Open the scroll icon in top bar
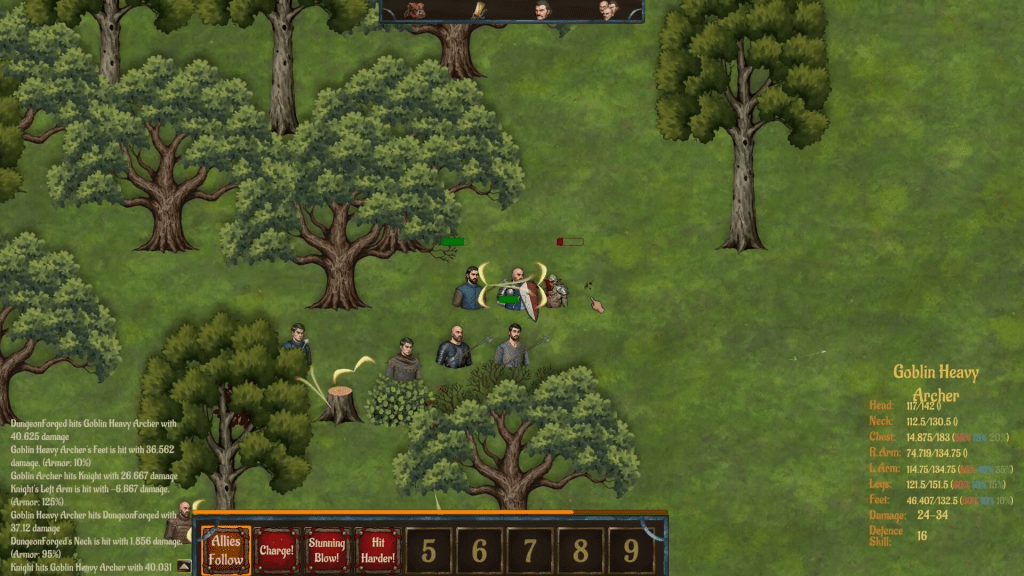Screen dimensions: 1024x576 click(480, 10)
